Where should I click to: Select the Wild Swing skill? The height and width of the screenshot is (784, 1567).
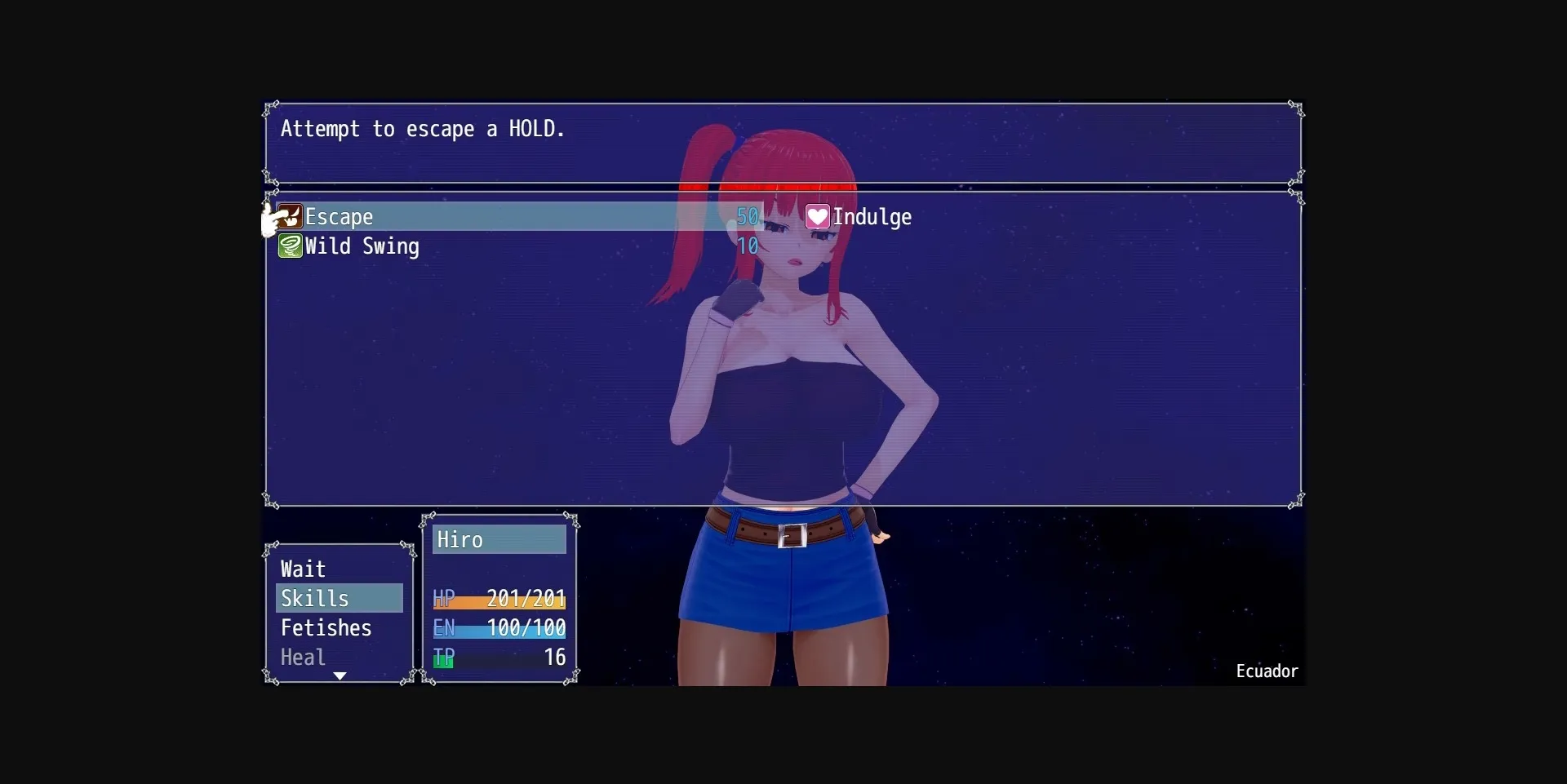(x=362, y=246)
